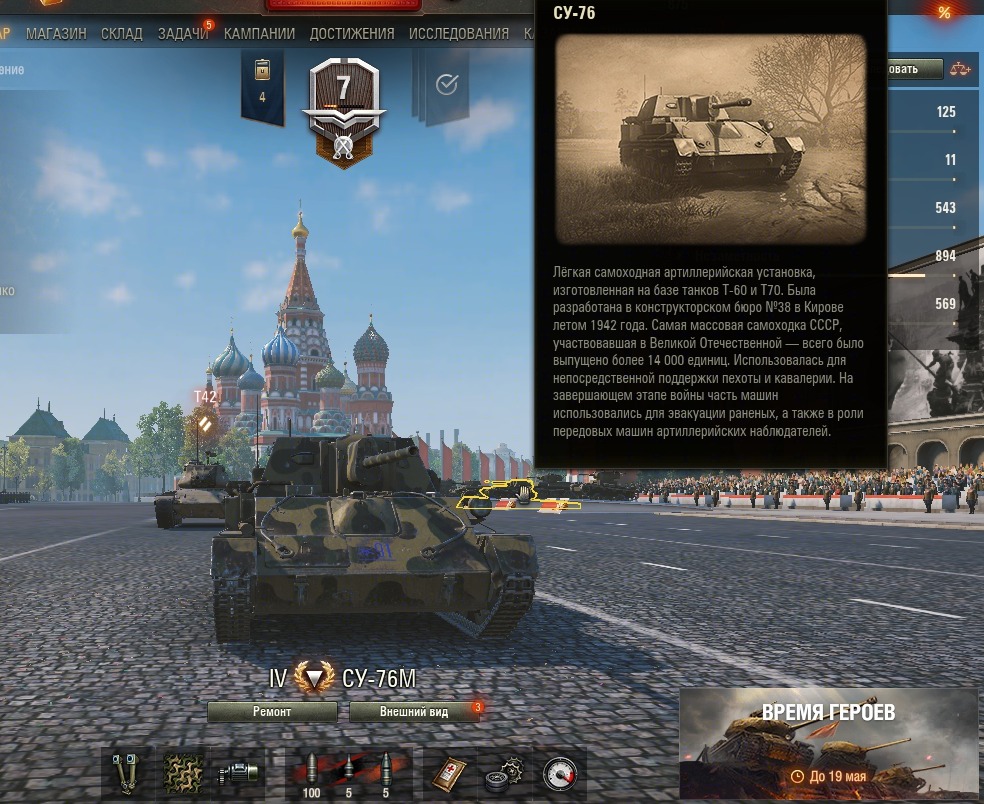This screenshot has height=804, width=984.
Task: Select the camouflage net equipment slot
Action: tap(183, 773)
